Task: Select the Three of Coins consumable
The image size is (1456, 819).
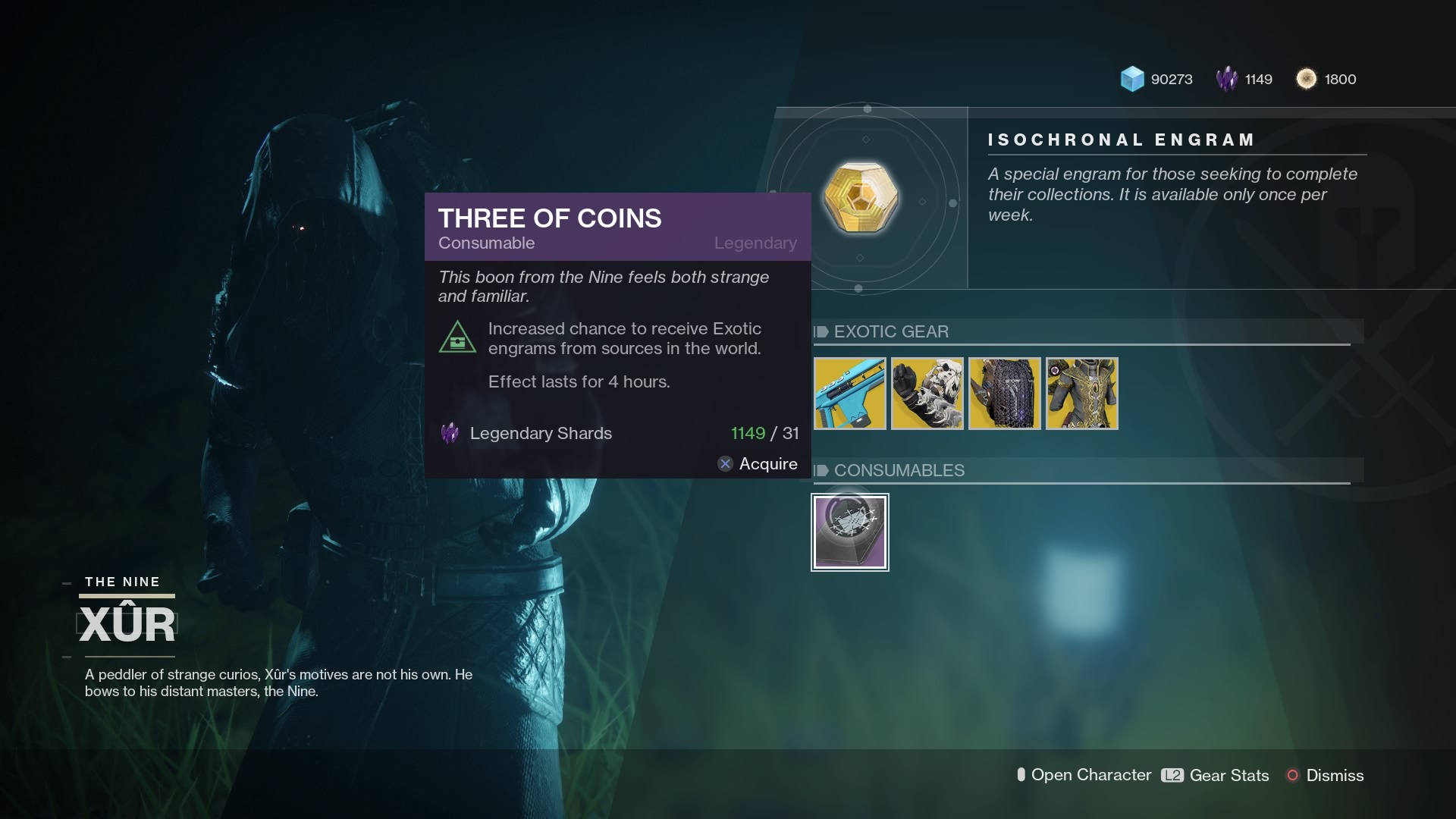Action: pyautogui.click(x=849, y=532)
